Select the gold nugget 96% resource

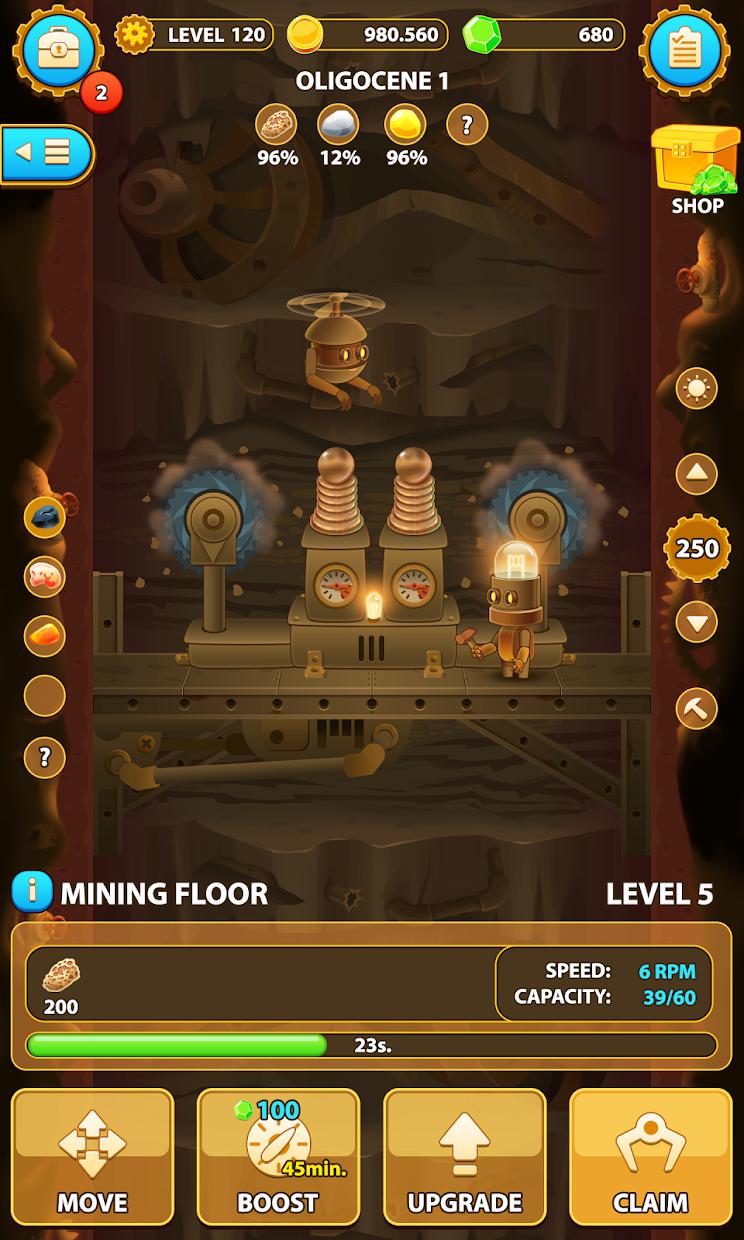(405, 126)
